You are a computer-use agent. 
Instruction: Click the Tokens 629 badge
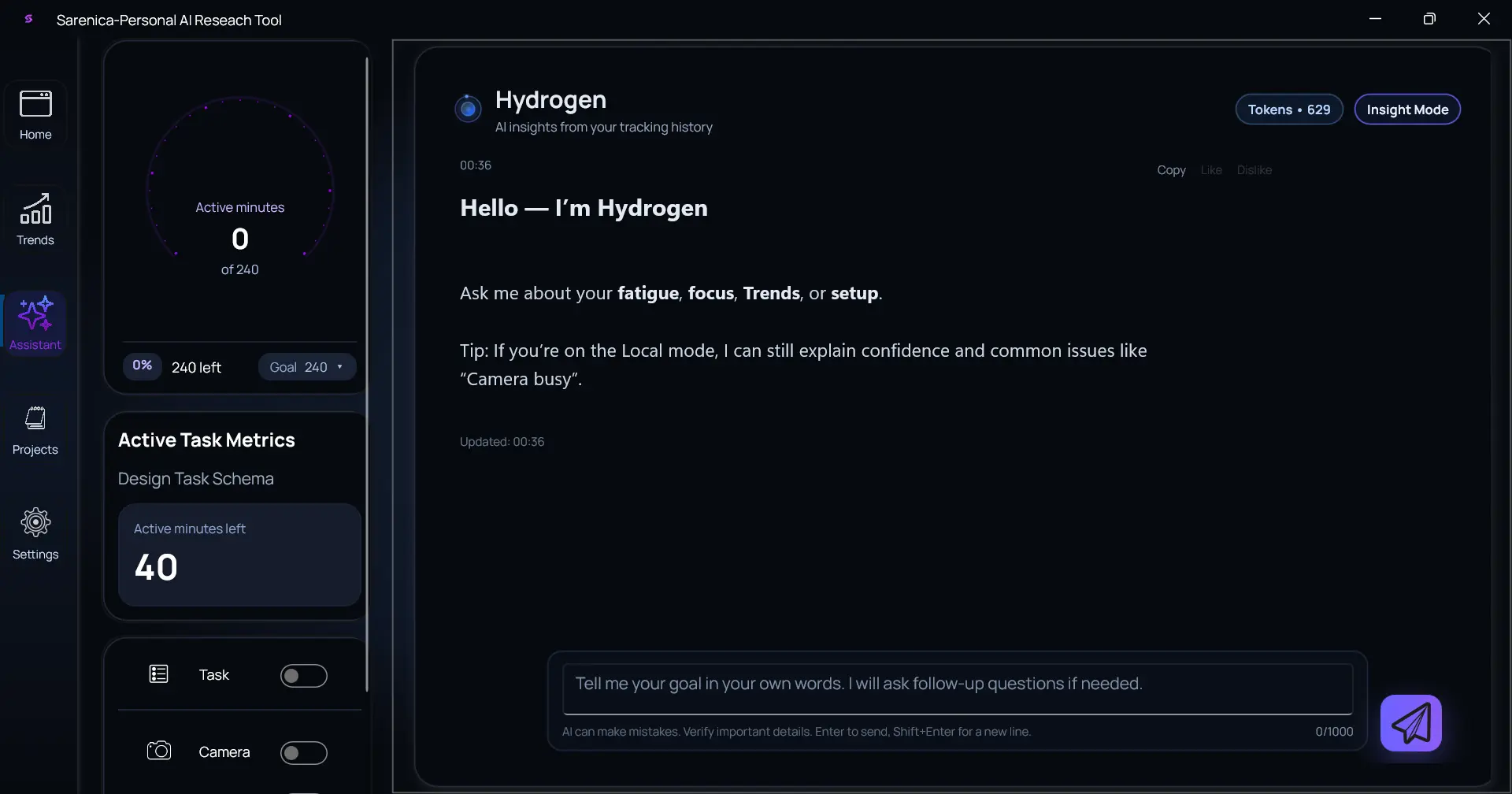pos(1289,109)
